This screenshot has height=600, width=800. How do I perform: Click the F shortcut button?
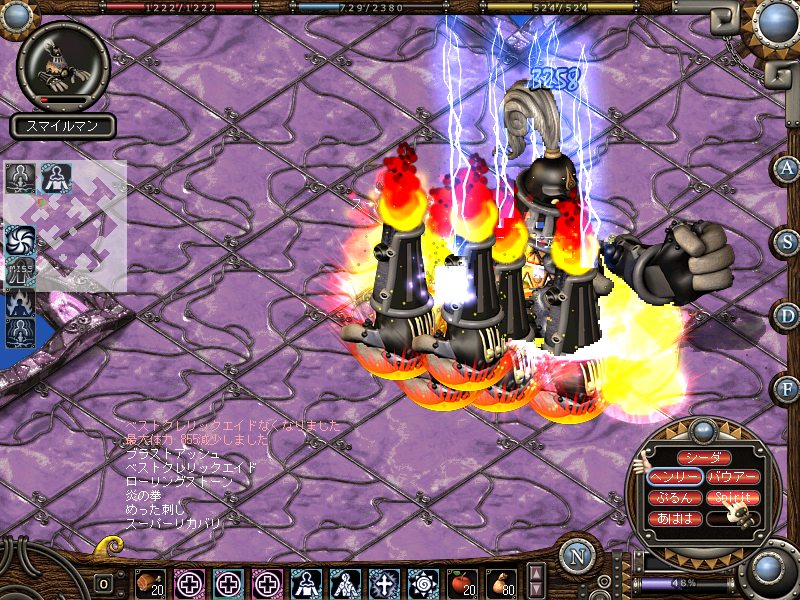tap(786, 387)
